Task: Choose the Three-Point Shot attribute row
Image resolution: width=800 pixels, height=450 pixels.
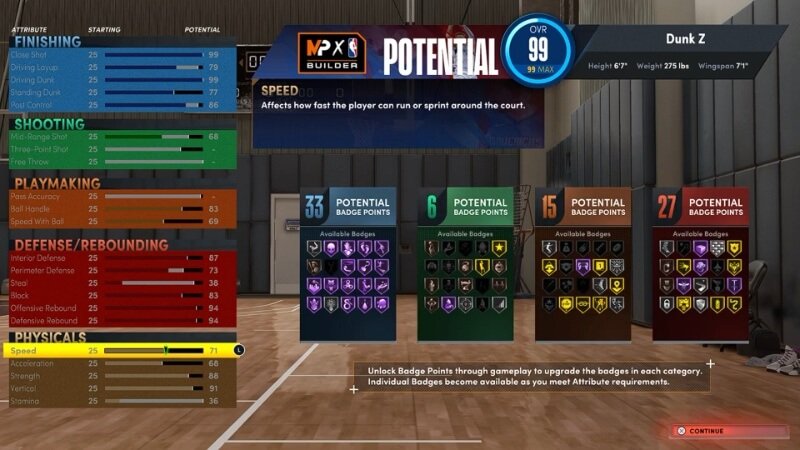Action: point(120,148)
